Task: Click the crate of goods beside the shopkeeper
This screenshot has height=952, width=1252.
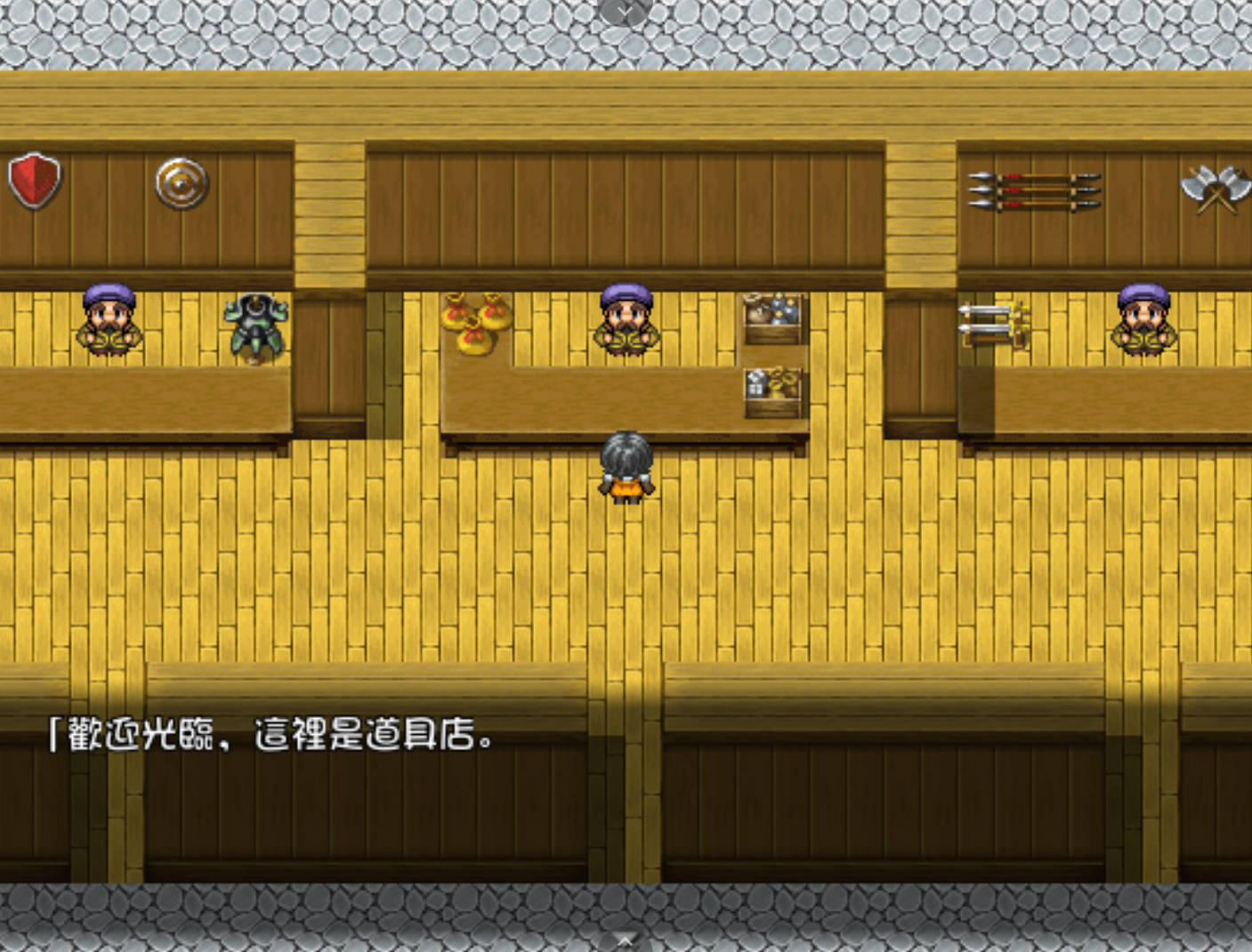Action: pyautogui.click(x=771, y=316)
